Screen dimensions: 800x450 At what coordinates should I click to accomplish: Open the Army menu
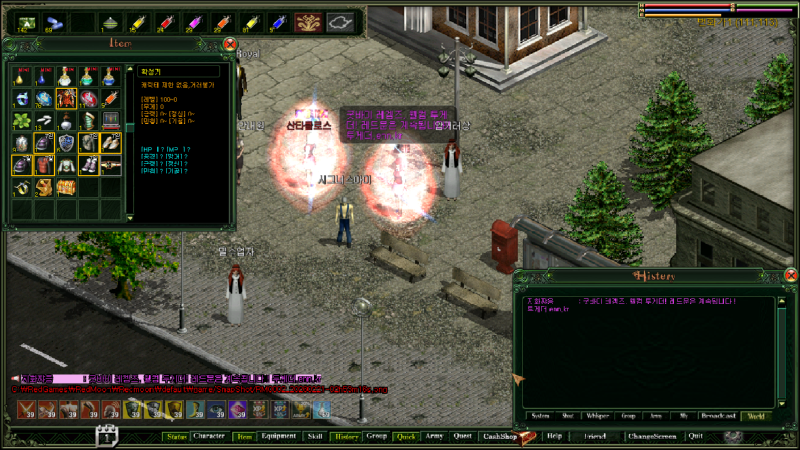pyautogui.click(x=434, y=436)
